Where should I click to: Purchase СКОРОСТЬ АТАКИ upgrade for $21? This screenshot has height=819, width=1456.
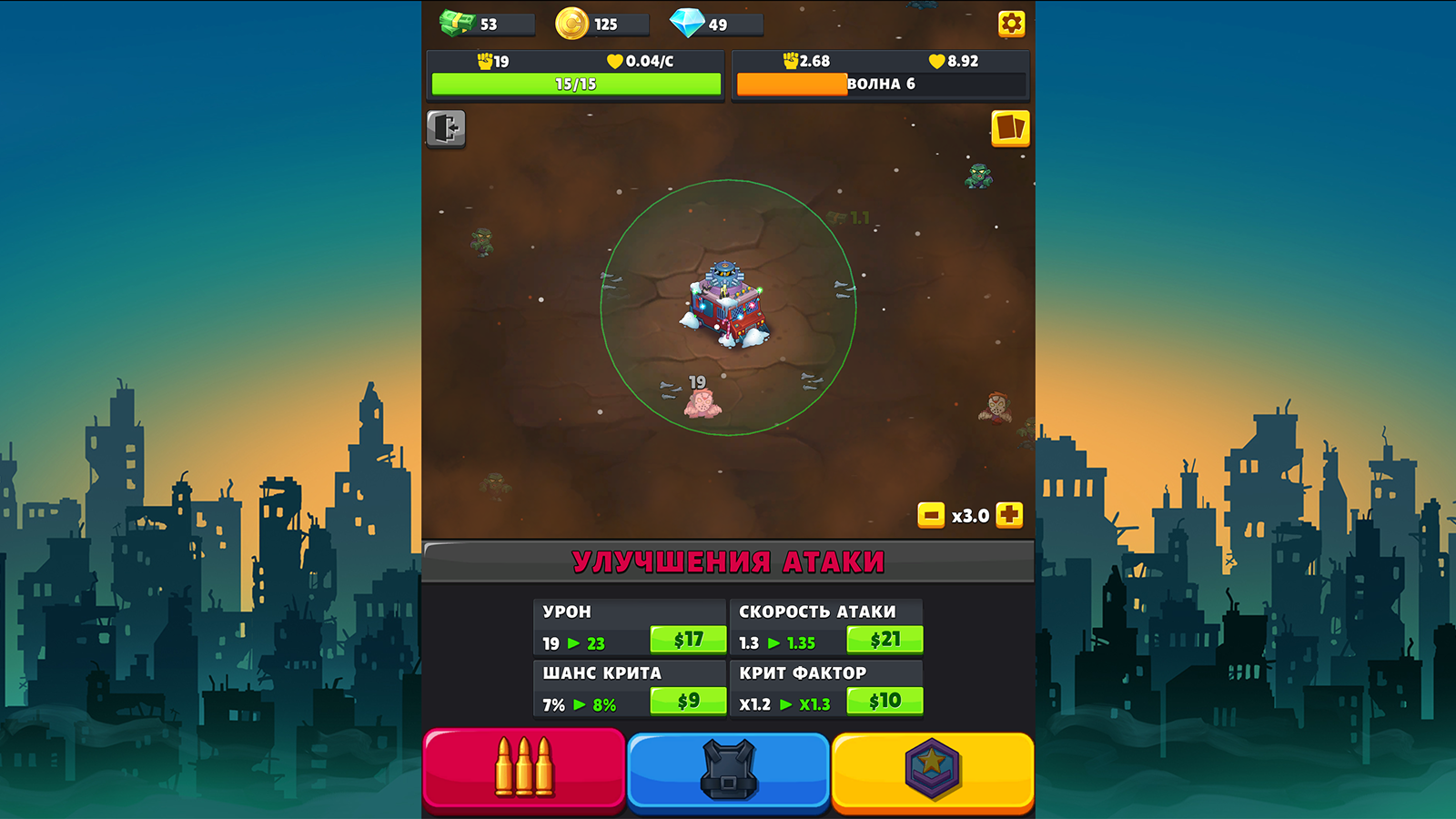click(x=883, y=640)
